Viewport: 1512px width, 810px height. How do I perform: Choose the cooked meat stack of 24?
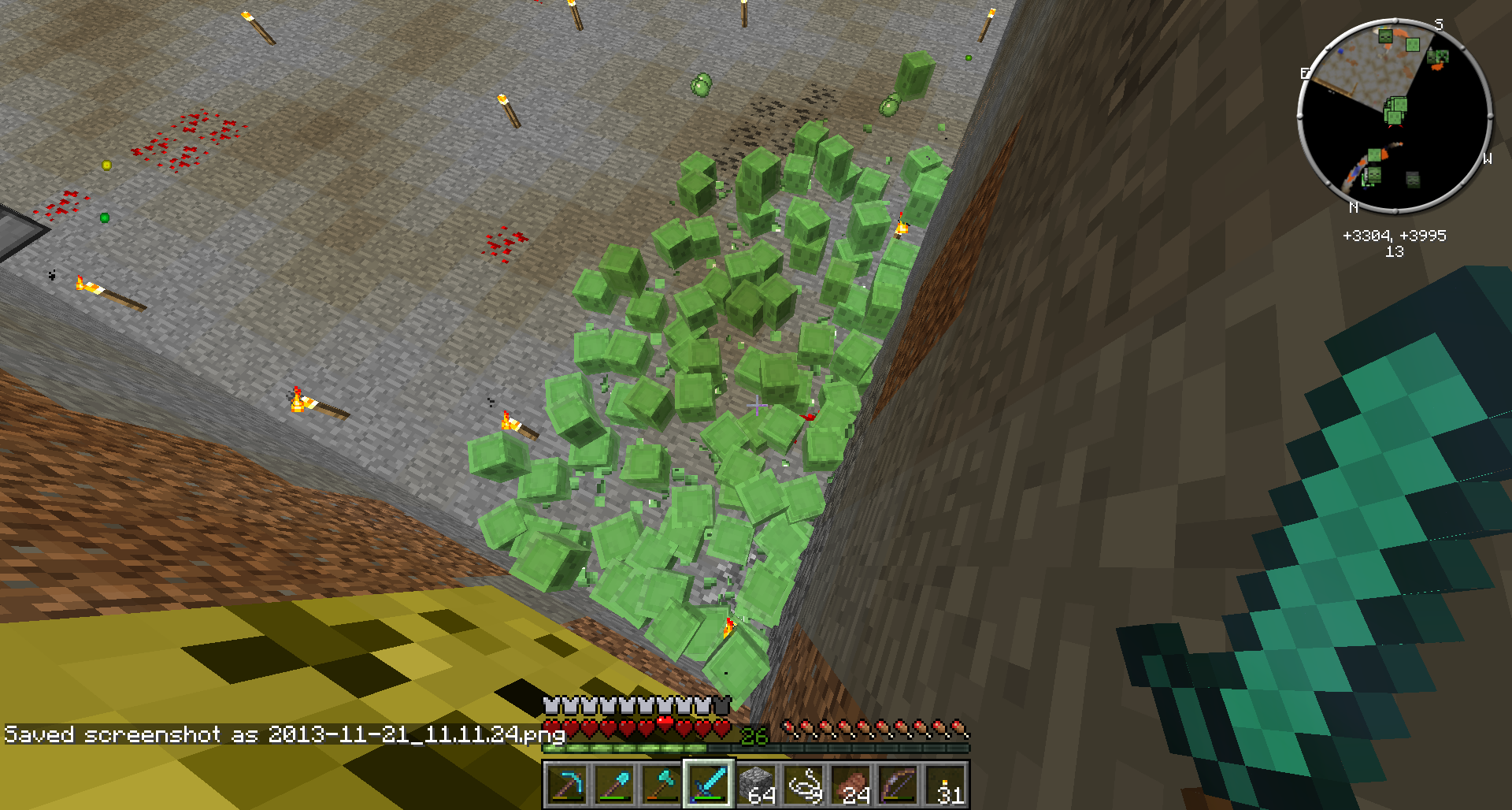(851, 785)
